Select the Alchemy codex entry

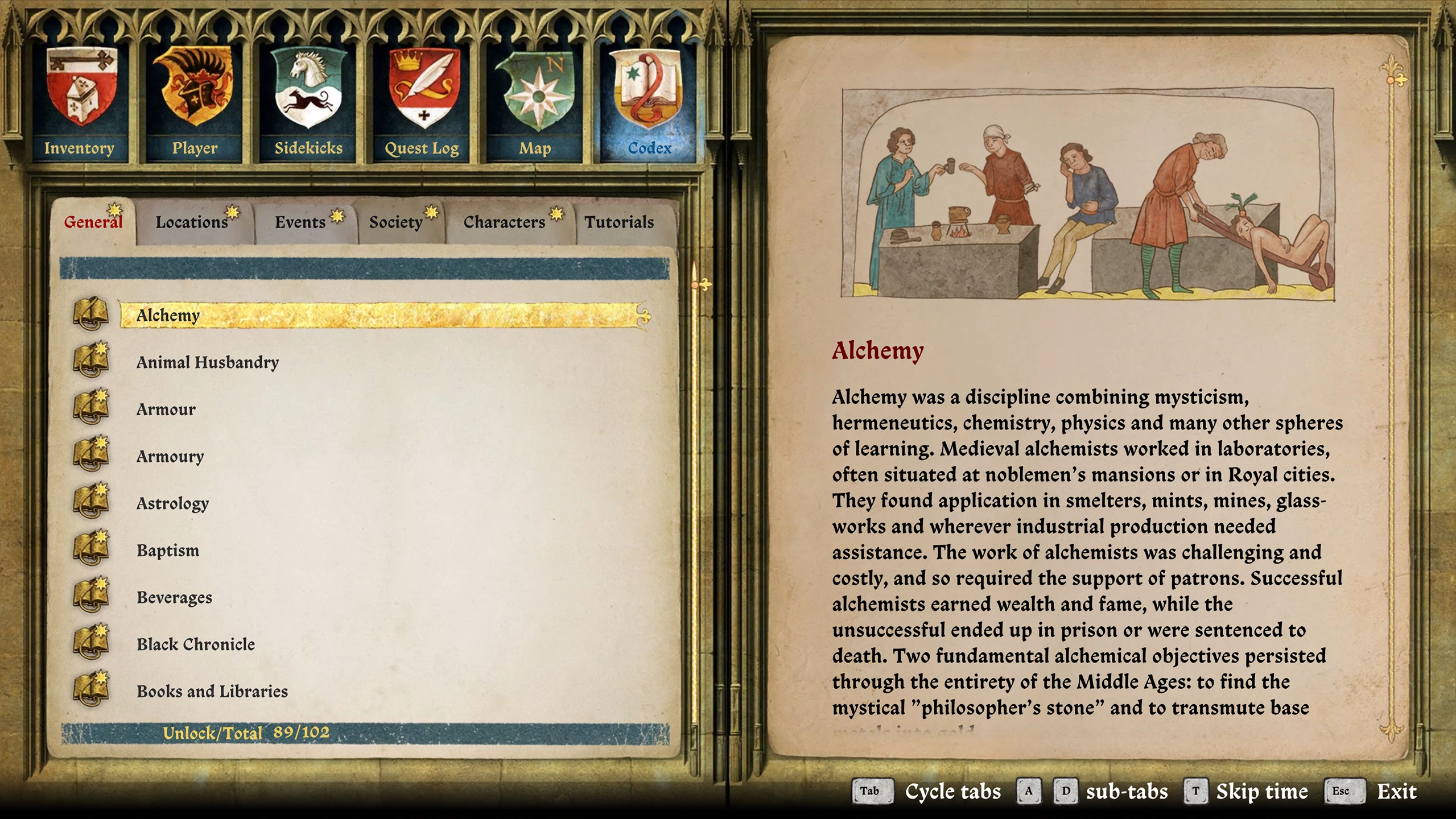coord(168,316)
